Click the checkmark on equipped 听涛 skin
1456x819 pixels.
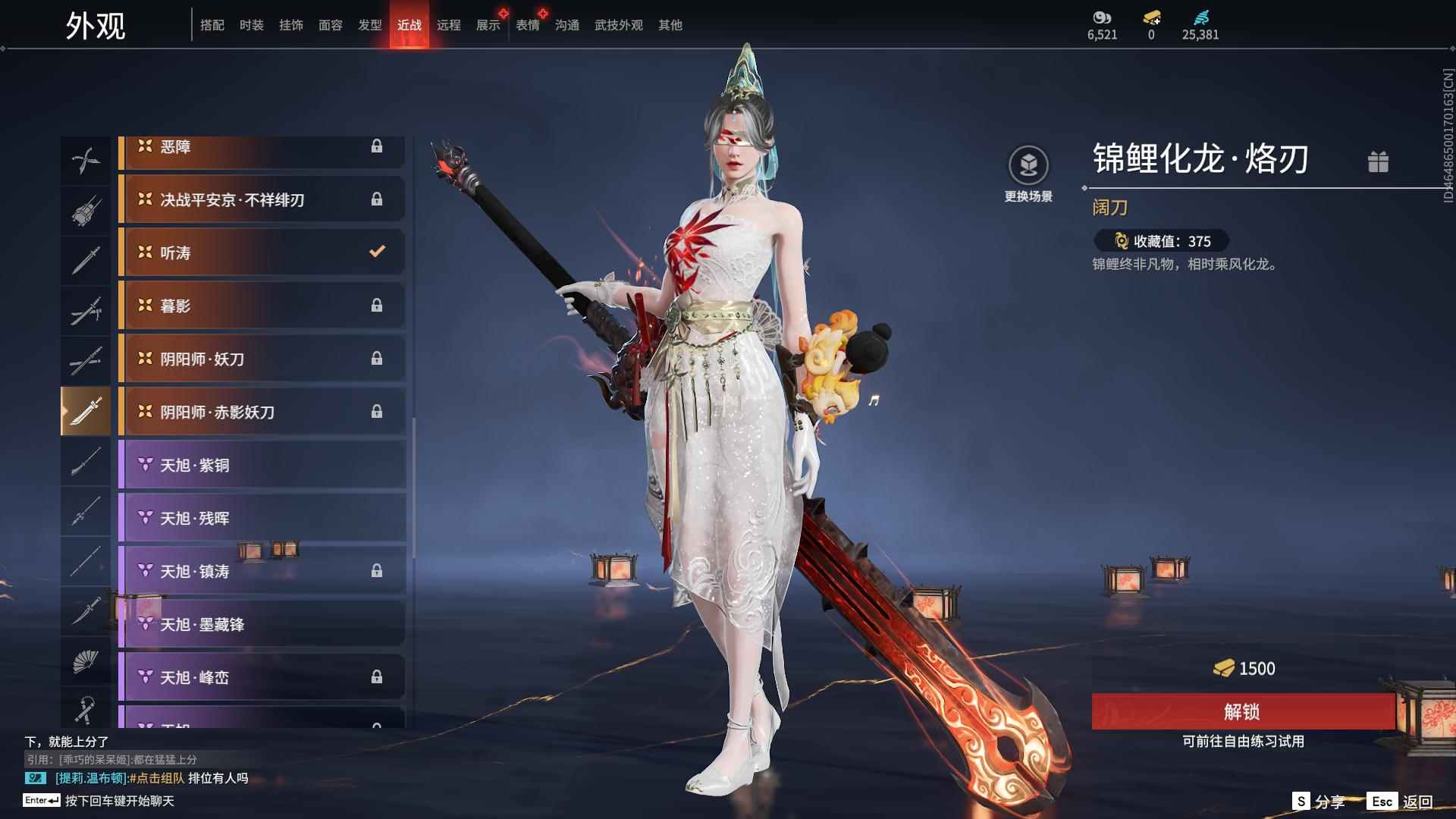click(377, 253)
